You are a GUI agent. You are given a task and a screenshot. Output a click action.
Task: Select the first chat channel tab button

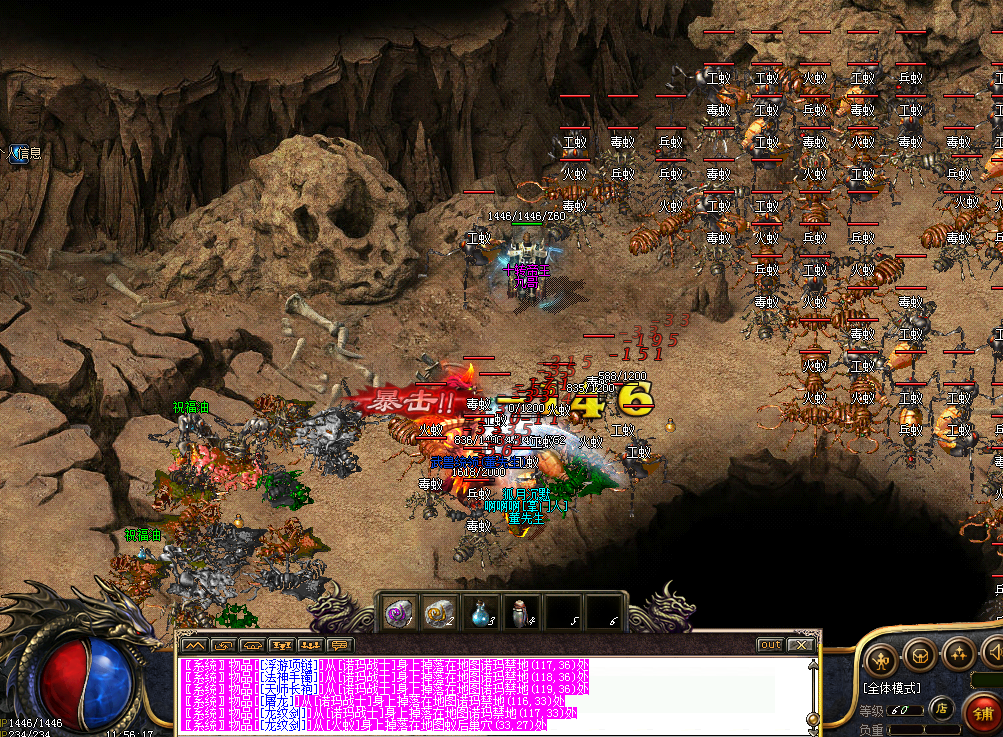(x=195, y=645)
